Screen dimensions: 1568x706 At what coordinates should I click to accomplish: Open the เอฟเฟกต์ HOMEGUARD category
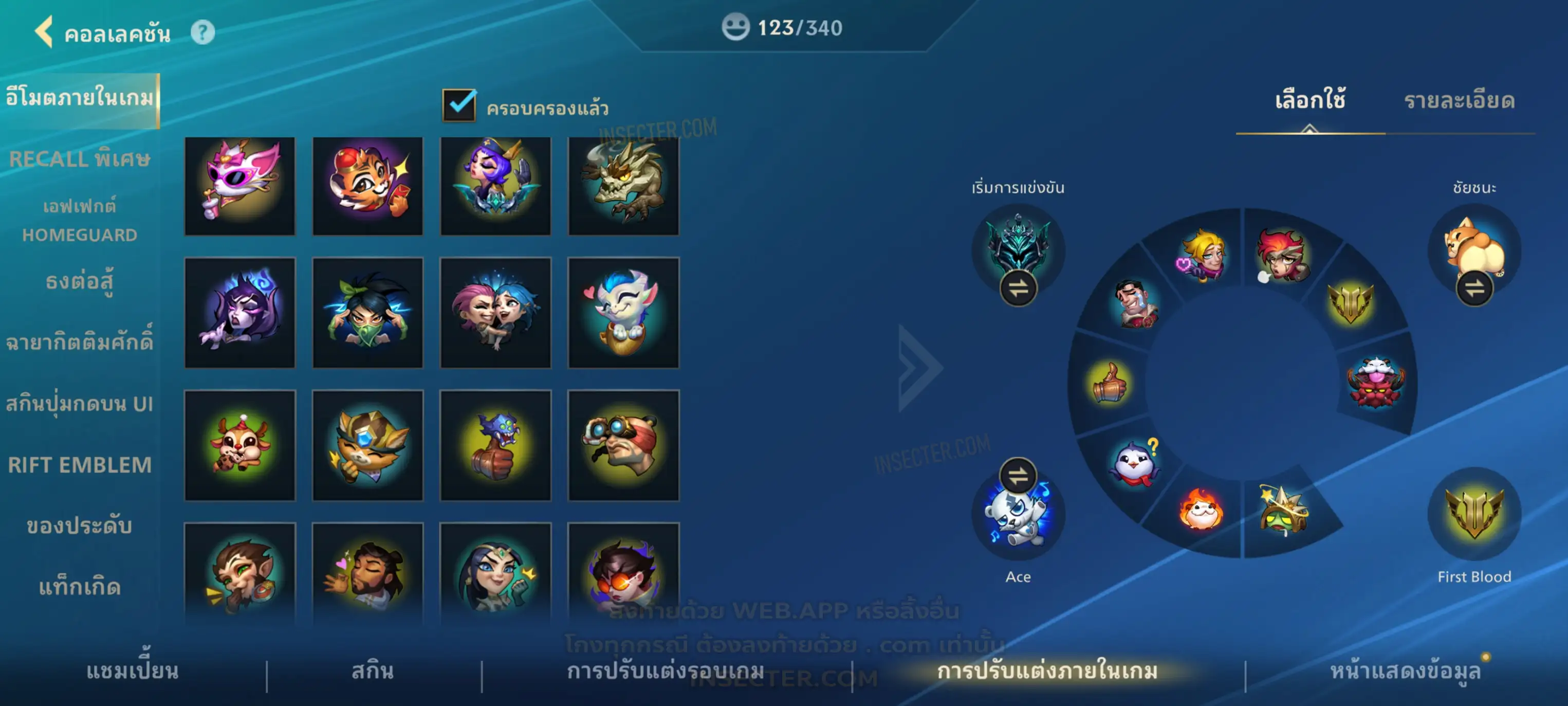[x=80, y=220]
